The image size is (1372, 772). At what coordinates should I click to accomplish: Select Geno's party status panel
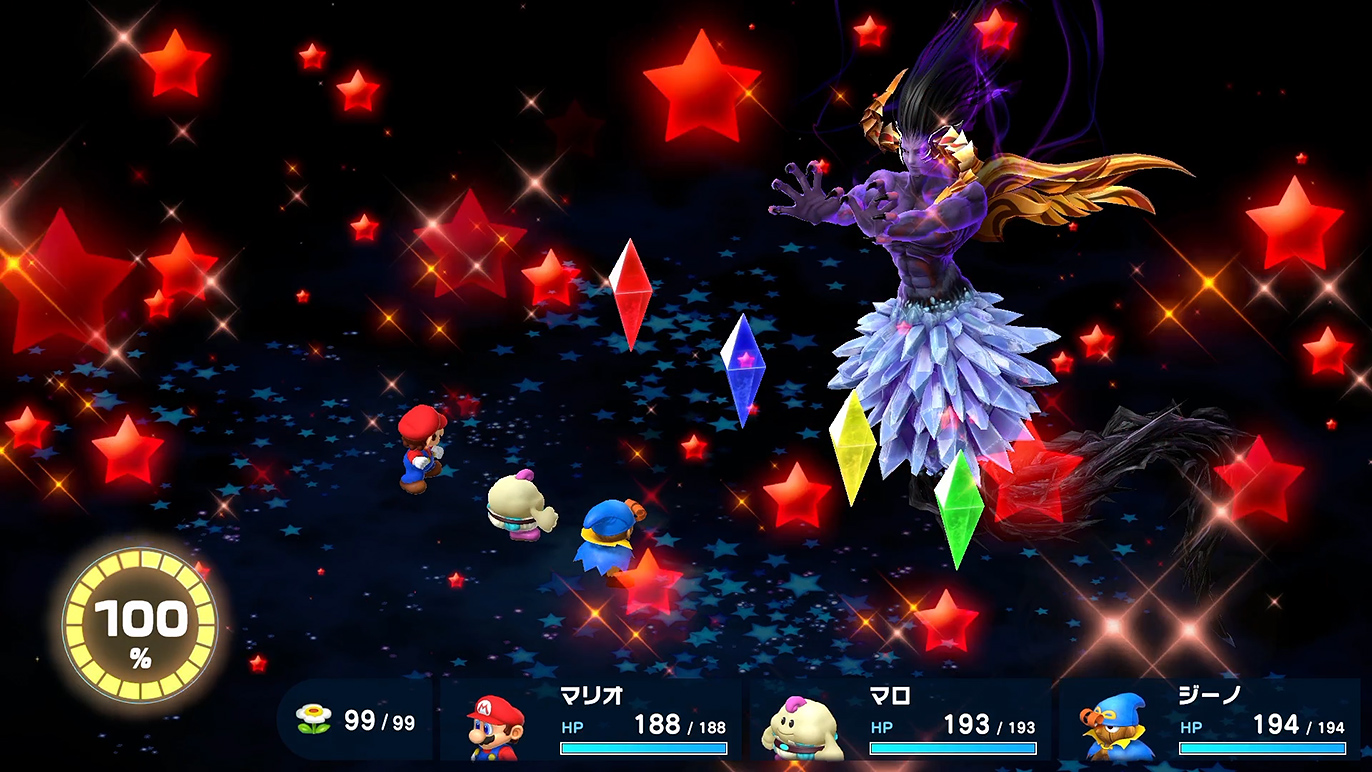(x=1210, y=720)
